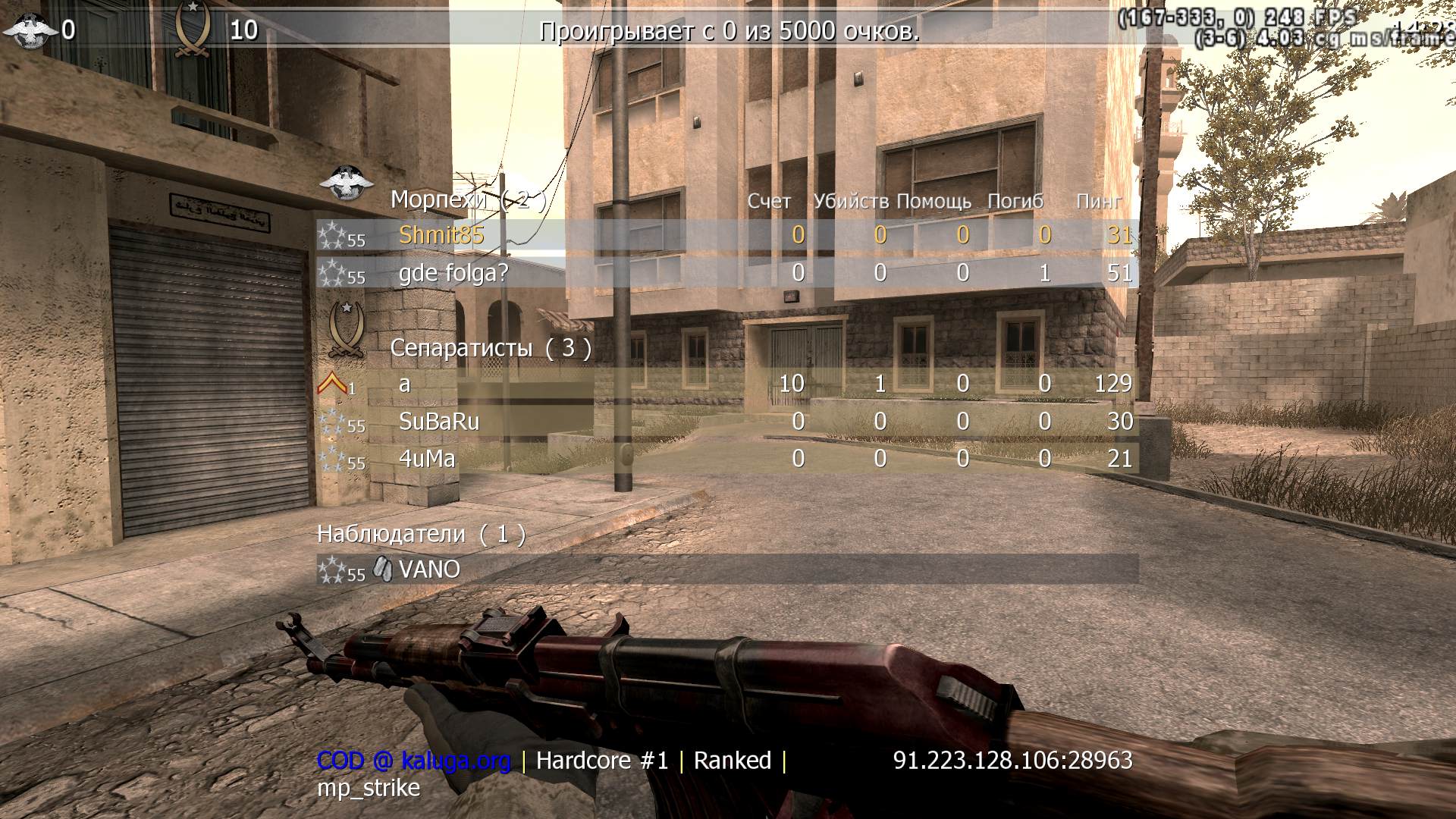Select the highlighted player Shmit85
This screenshot has width=1456, height=819.
[x=442, y=235]
